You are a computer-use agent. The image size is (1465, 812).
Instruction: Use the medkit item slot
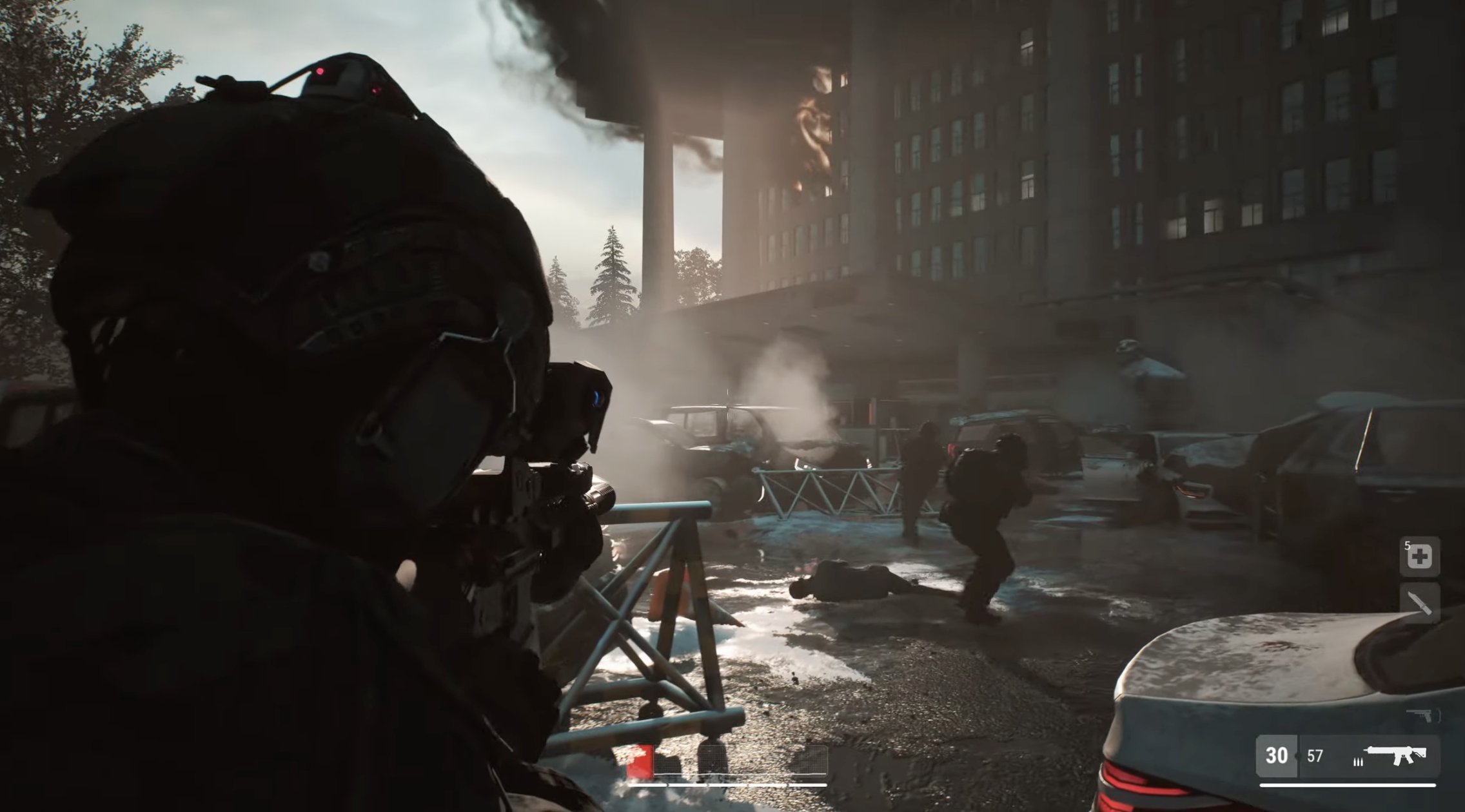coord(1419,556)
